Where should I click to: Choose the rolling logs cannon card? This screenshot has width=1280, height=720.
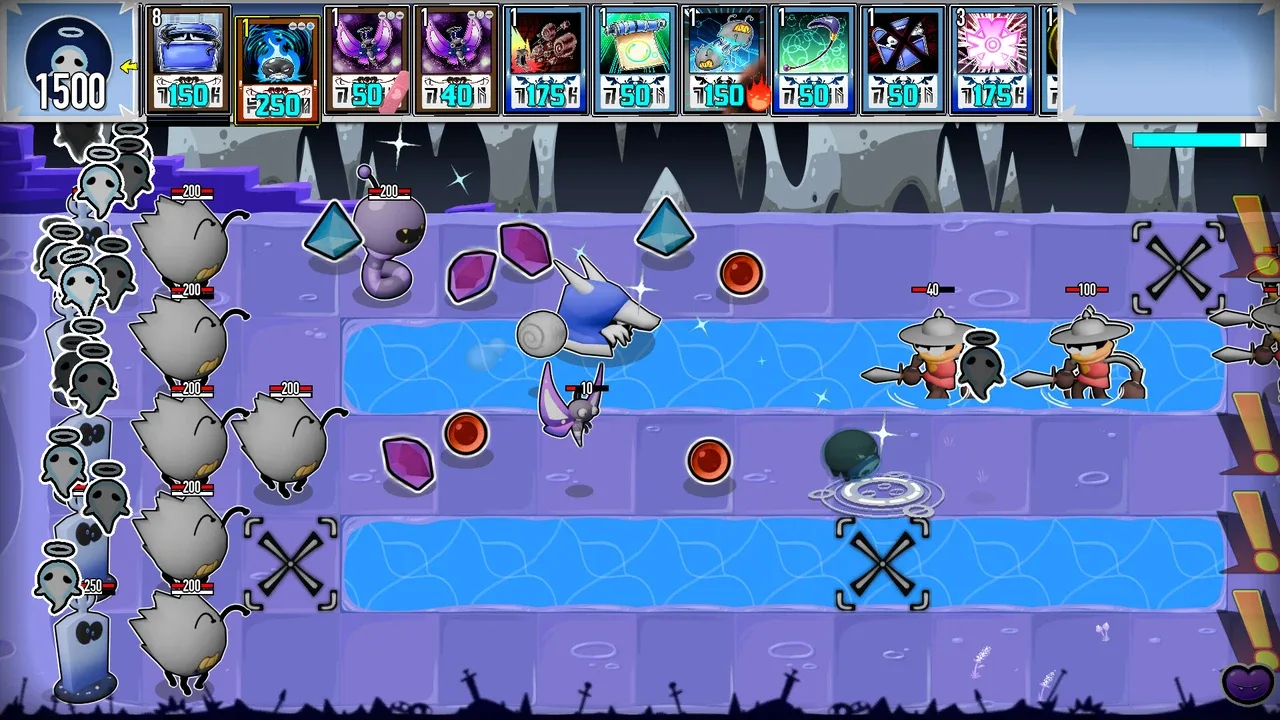[545, 59]
